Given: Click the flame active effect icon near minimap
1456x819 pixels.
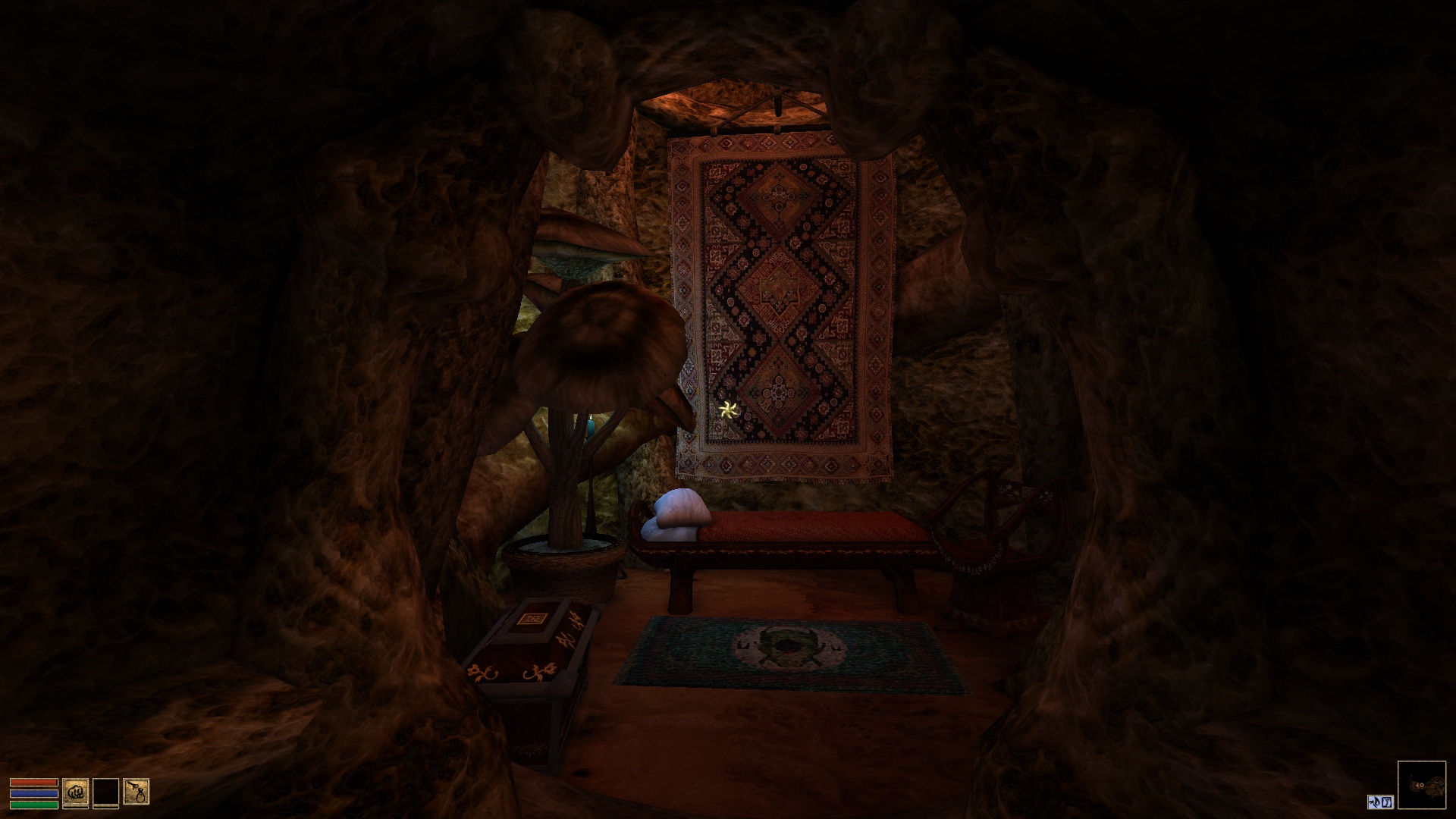Looking at the screenshot, I should pos(1374,802).
